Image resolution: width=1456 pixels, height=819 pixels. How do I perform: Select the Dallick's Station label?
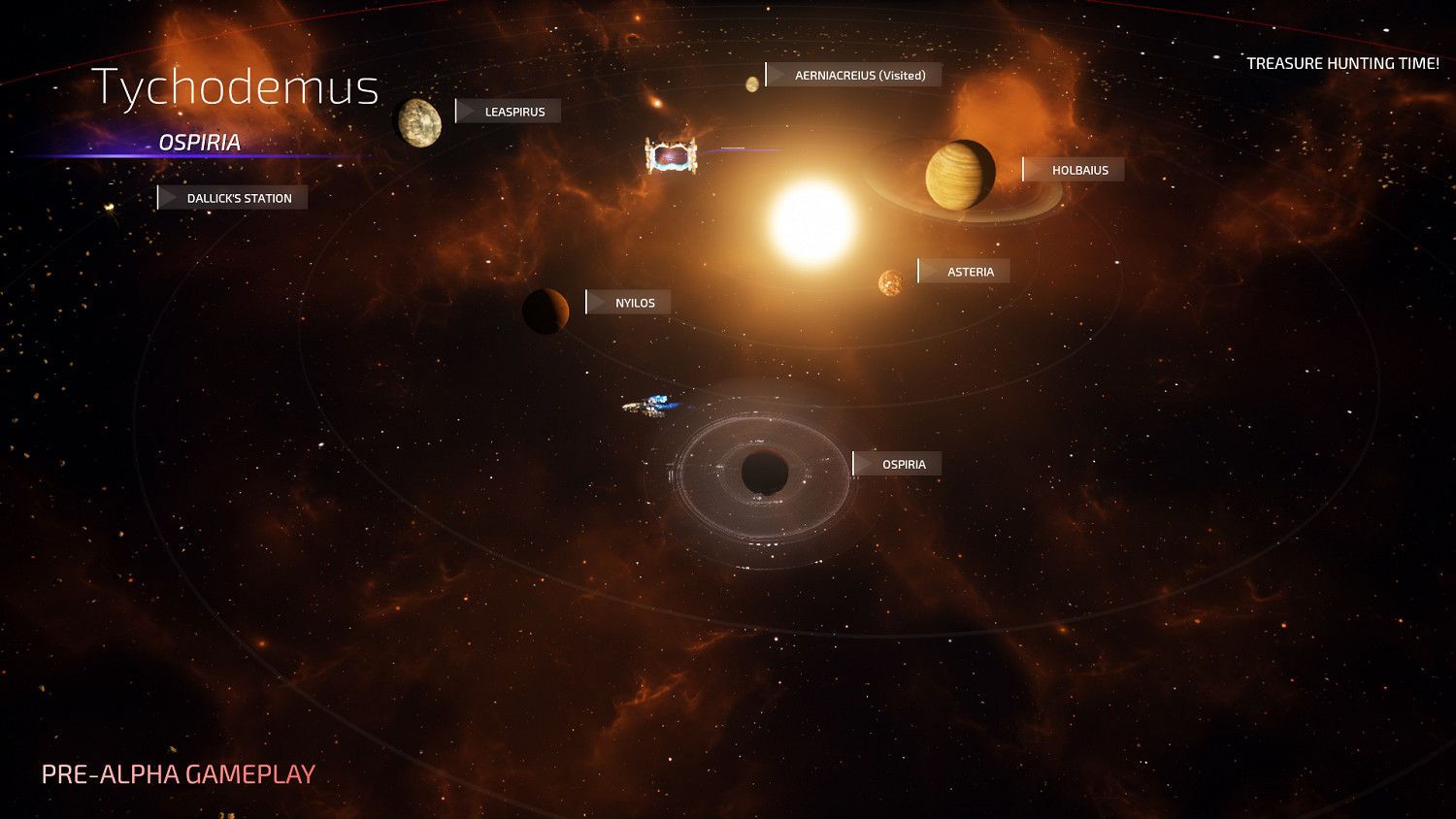click(x=233, y=198)
